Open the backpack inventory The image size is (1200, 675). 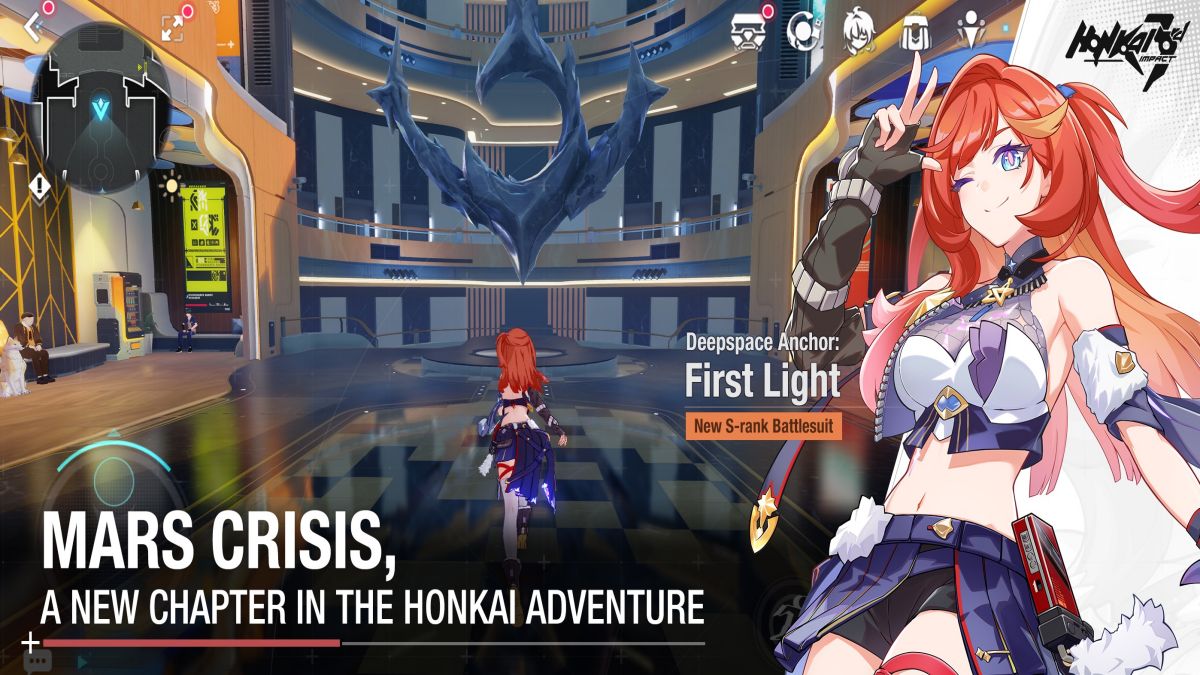coord(913,31)
